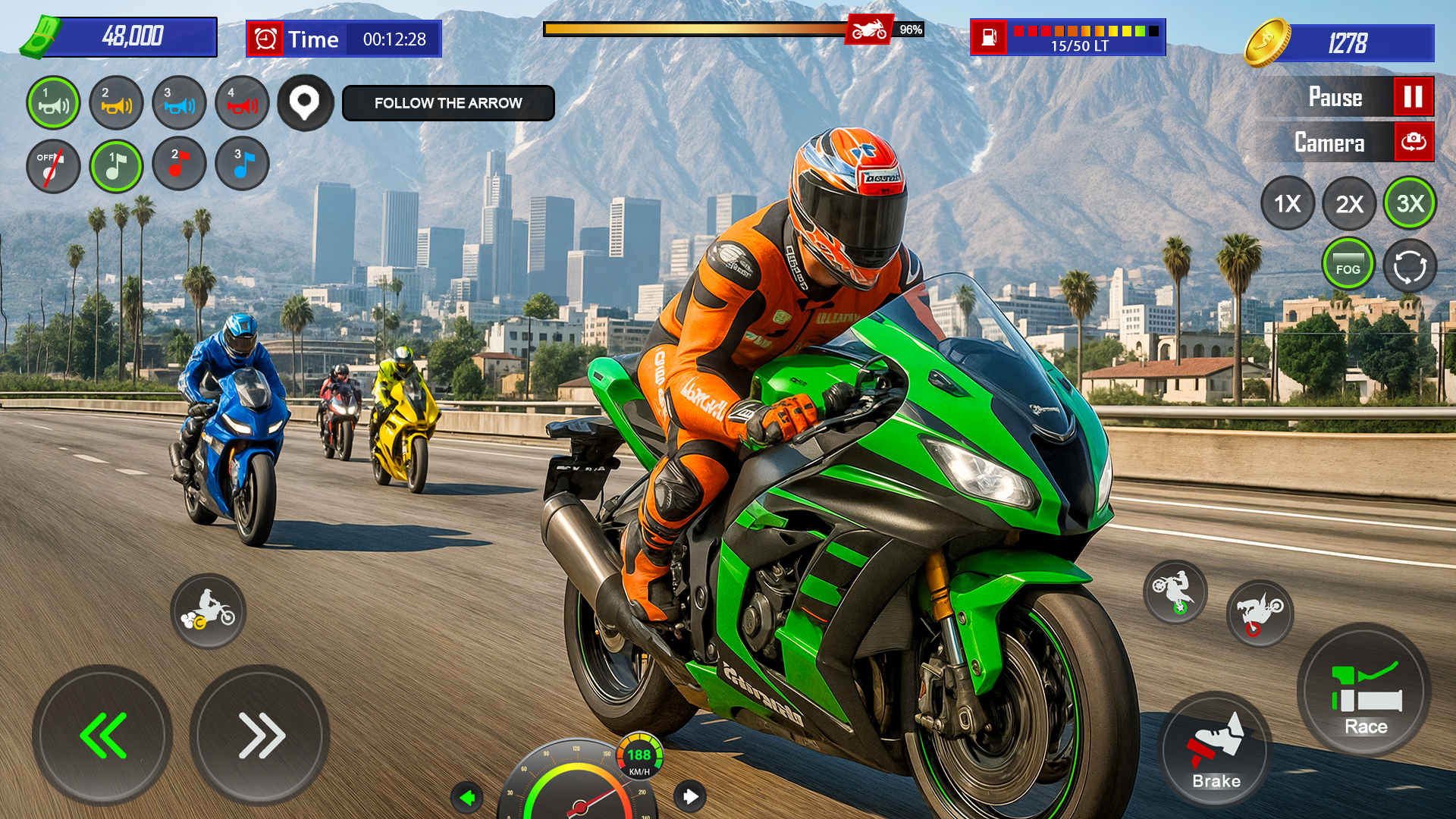This screenshot has height=819, width=1456.
Task: Toggle the FOG effect
Action: pos(1348,265)
